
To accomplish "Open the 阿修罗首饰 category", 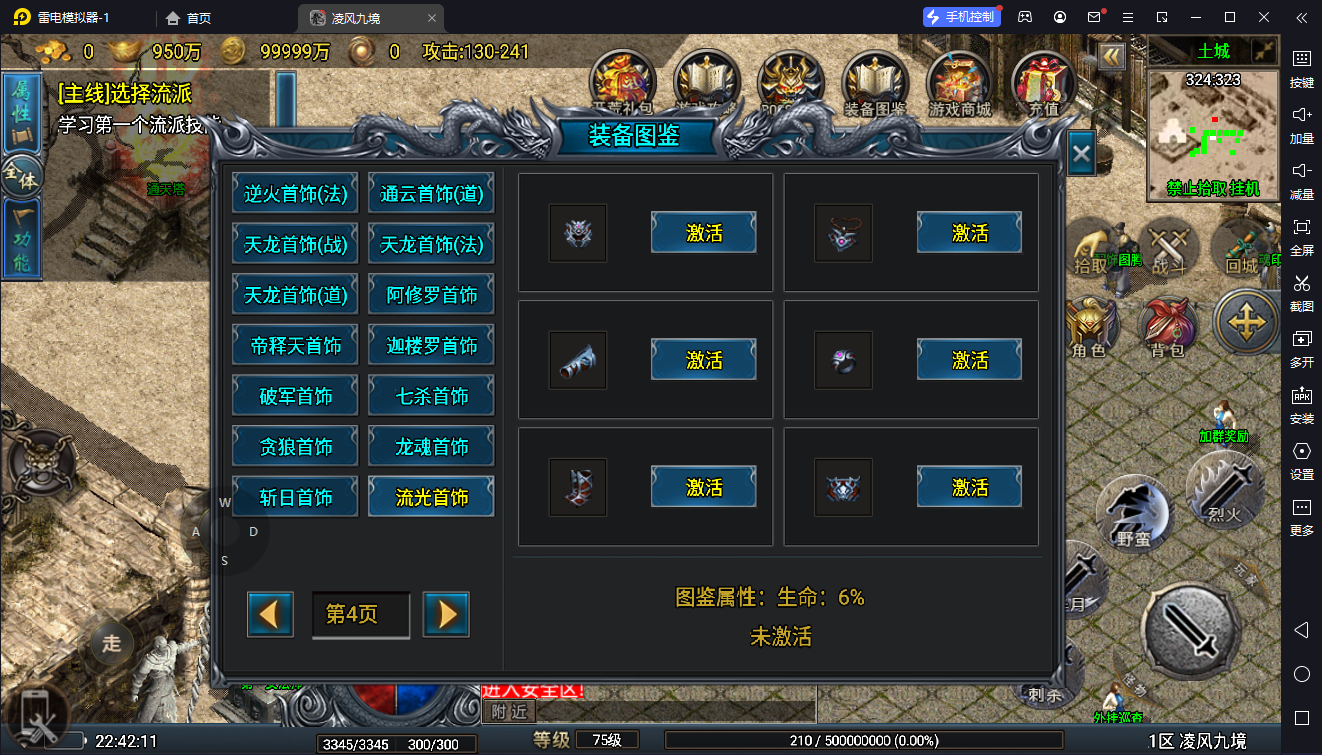I will coord(431,295).
